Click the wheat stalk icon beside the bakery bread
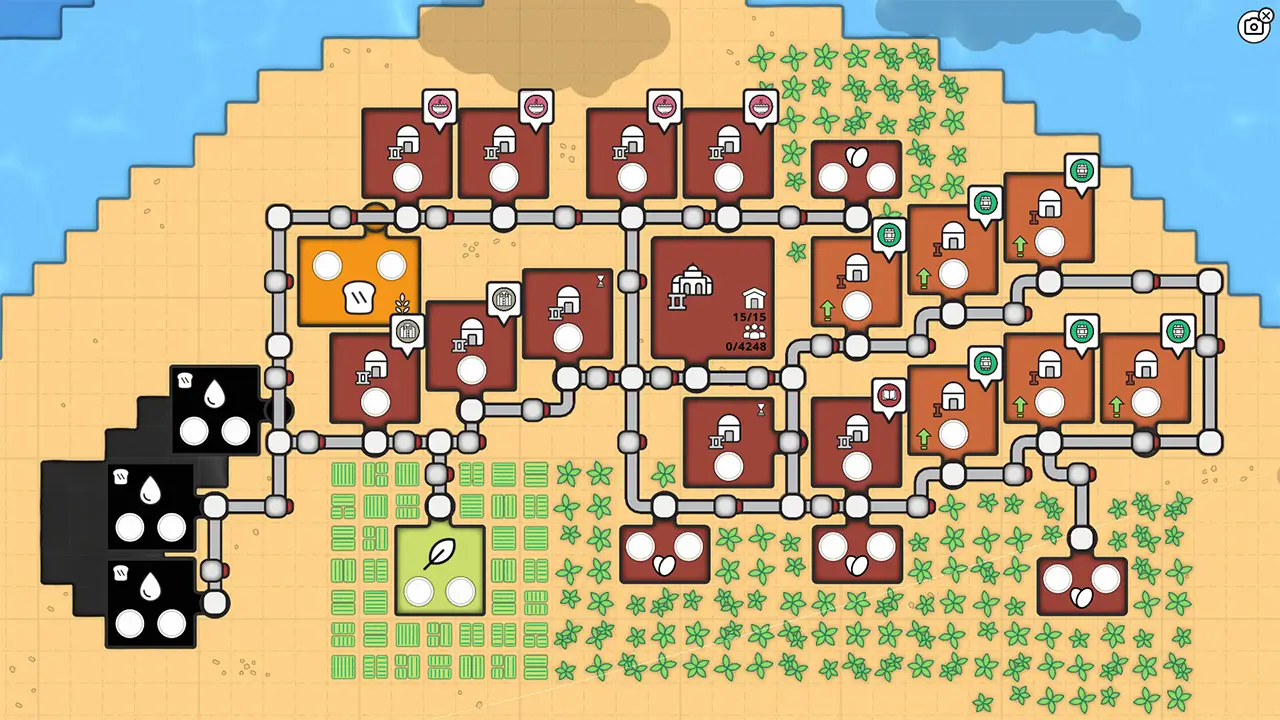The image size is (1280, 720). pyautogui.click(x=402, y=302)
